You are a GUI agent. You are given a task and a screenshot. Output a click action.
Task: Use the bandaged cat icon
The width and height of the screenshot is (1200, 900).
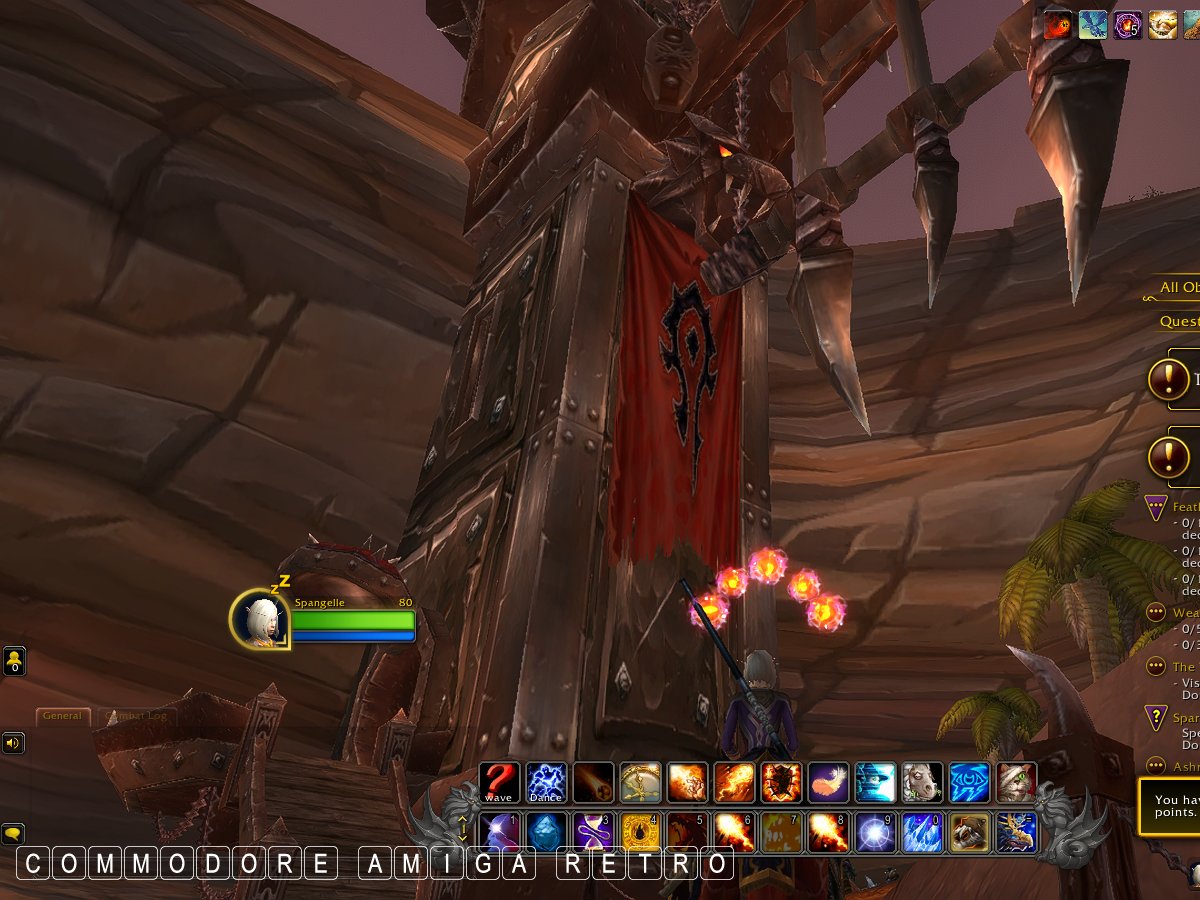[x=1016, y=782]
